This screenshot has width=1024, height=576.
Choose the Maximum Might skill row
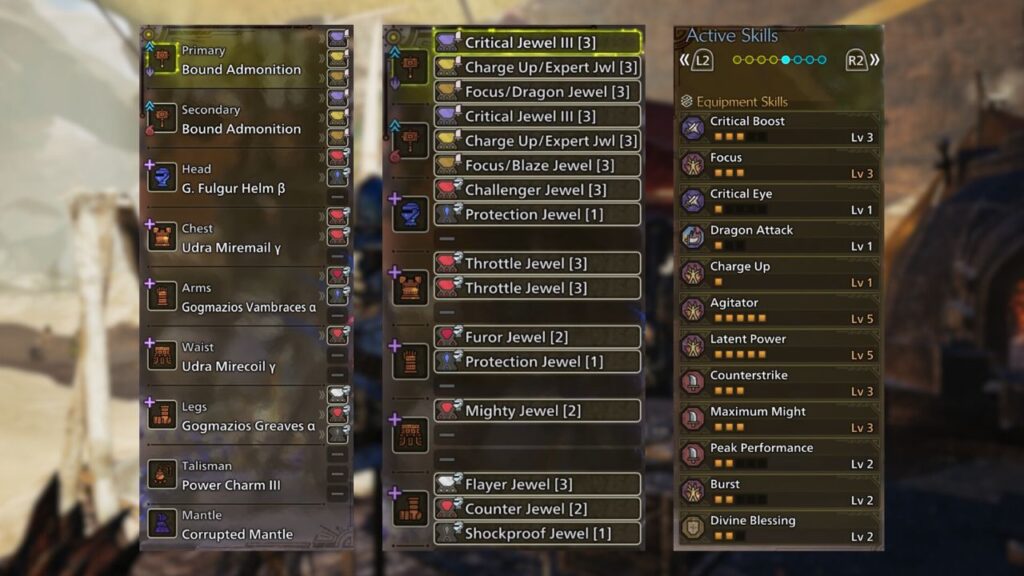pos(779,419)
